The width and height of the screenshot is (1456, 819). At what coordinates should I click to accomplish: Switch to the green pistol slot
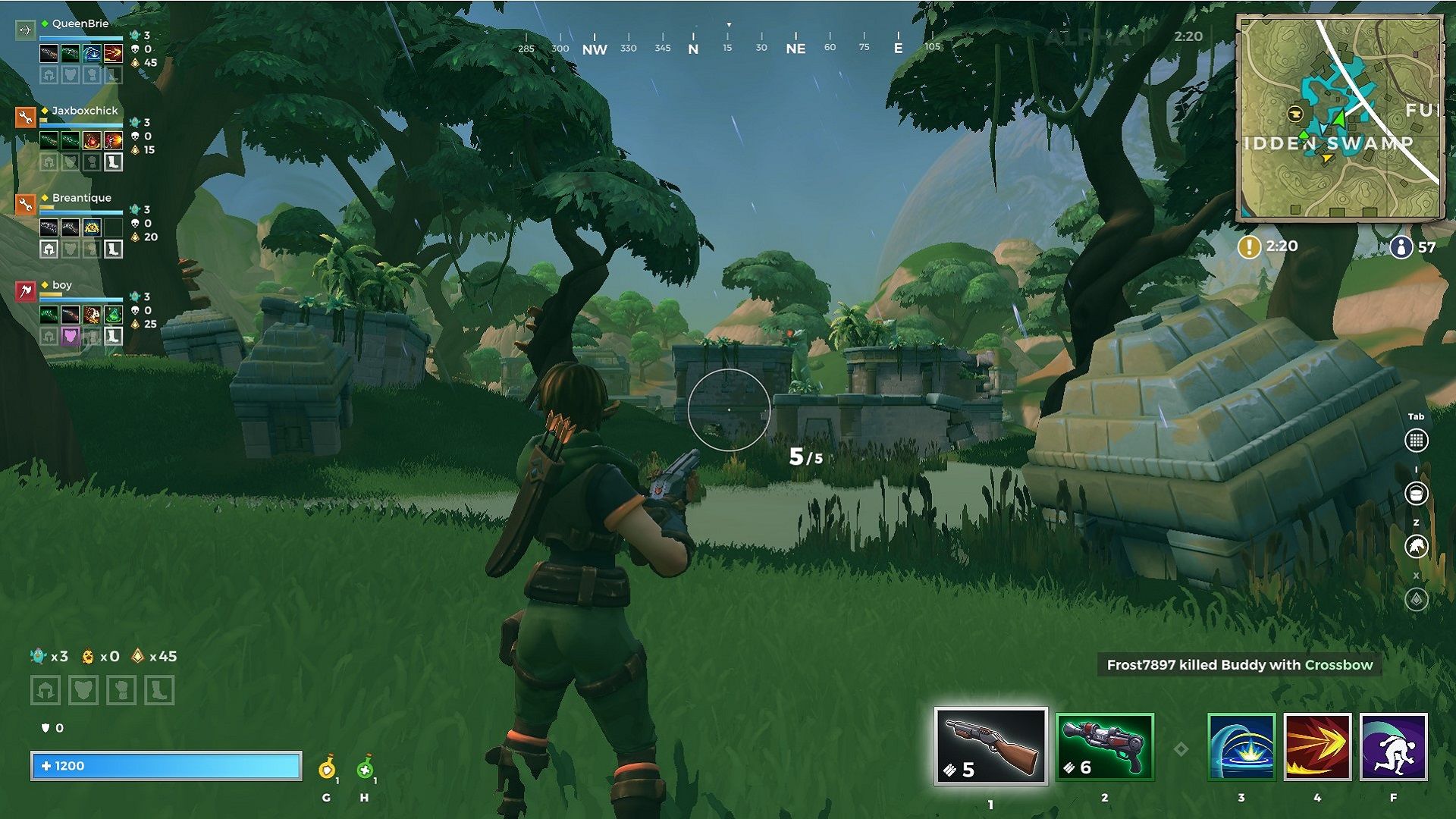point(1104,746)
